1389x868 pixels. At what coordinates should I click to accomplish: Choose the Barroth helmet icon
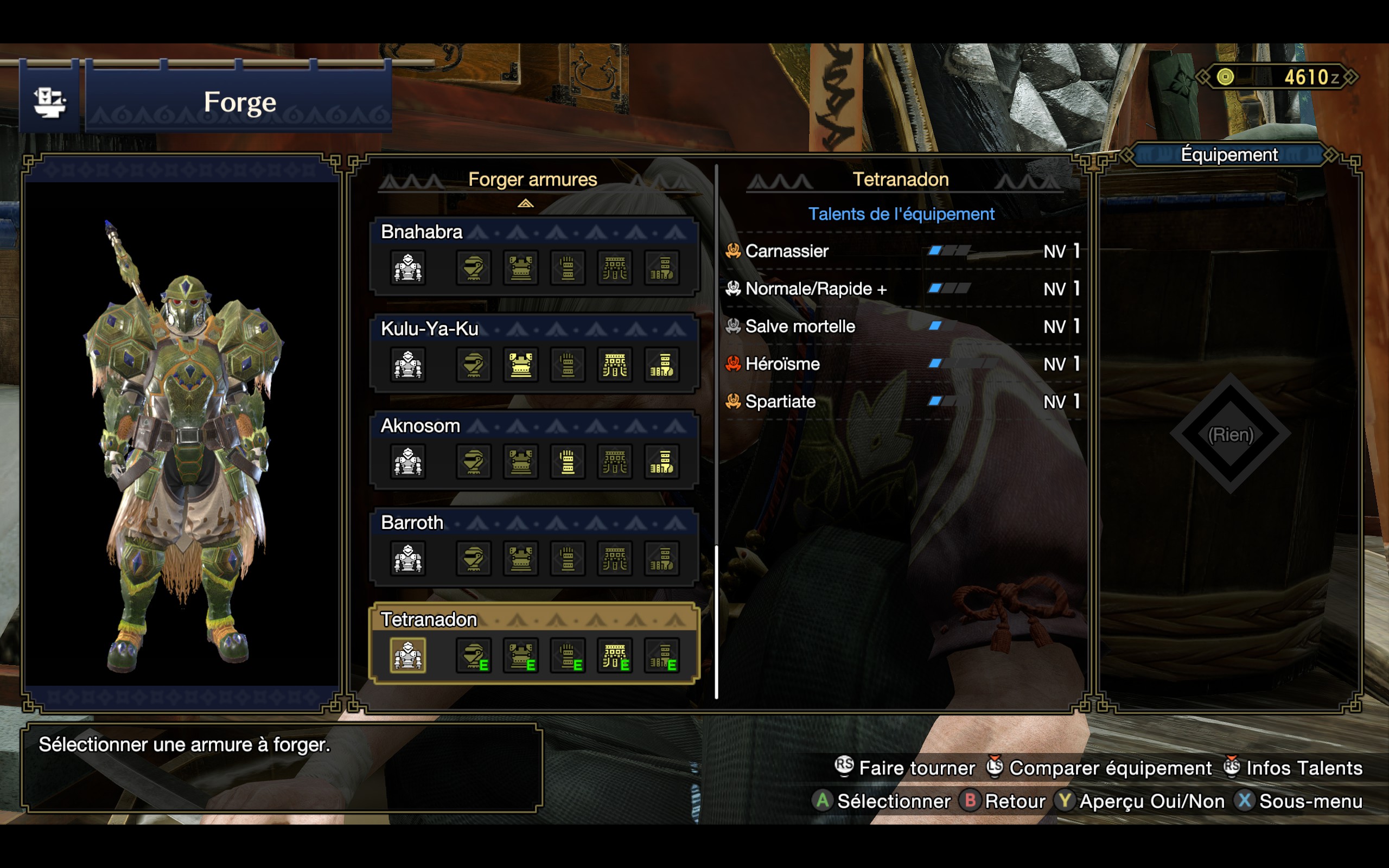tap(474, 558)
